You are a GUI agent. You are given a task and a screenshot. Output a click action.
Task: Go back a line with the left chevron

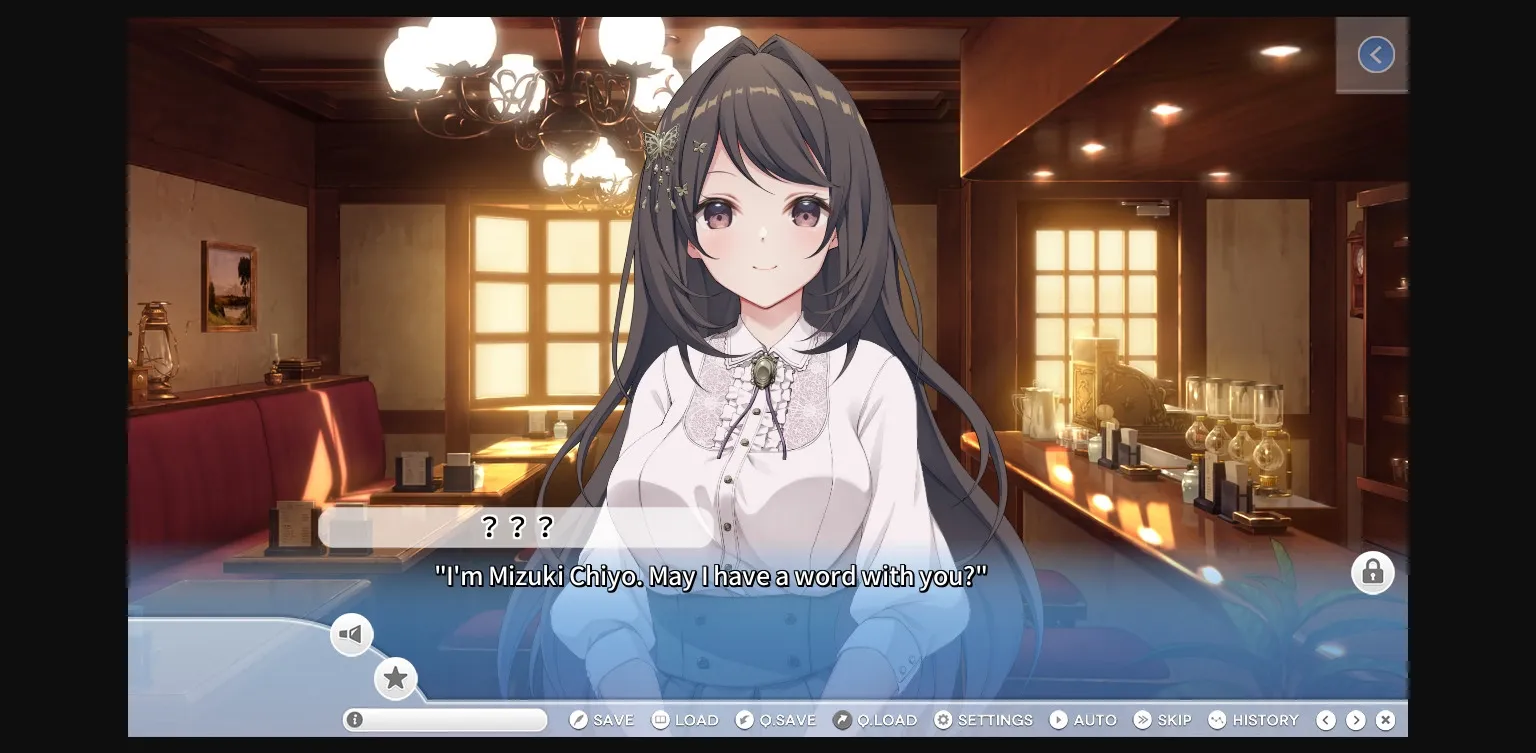1326,719
